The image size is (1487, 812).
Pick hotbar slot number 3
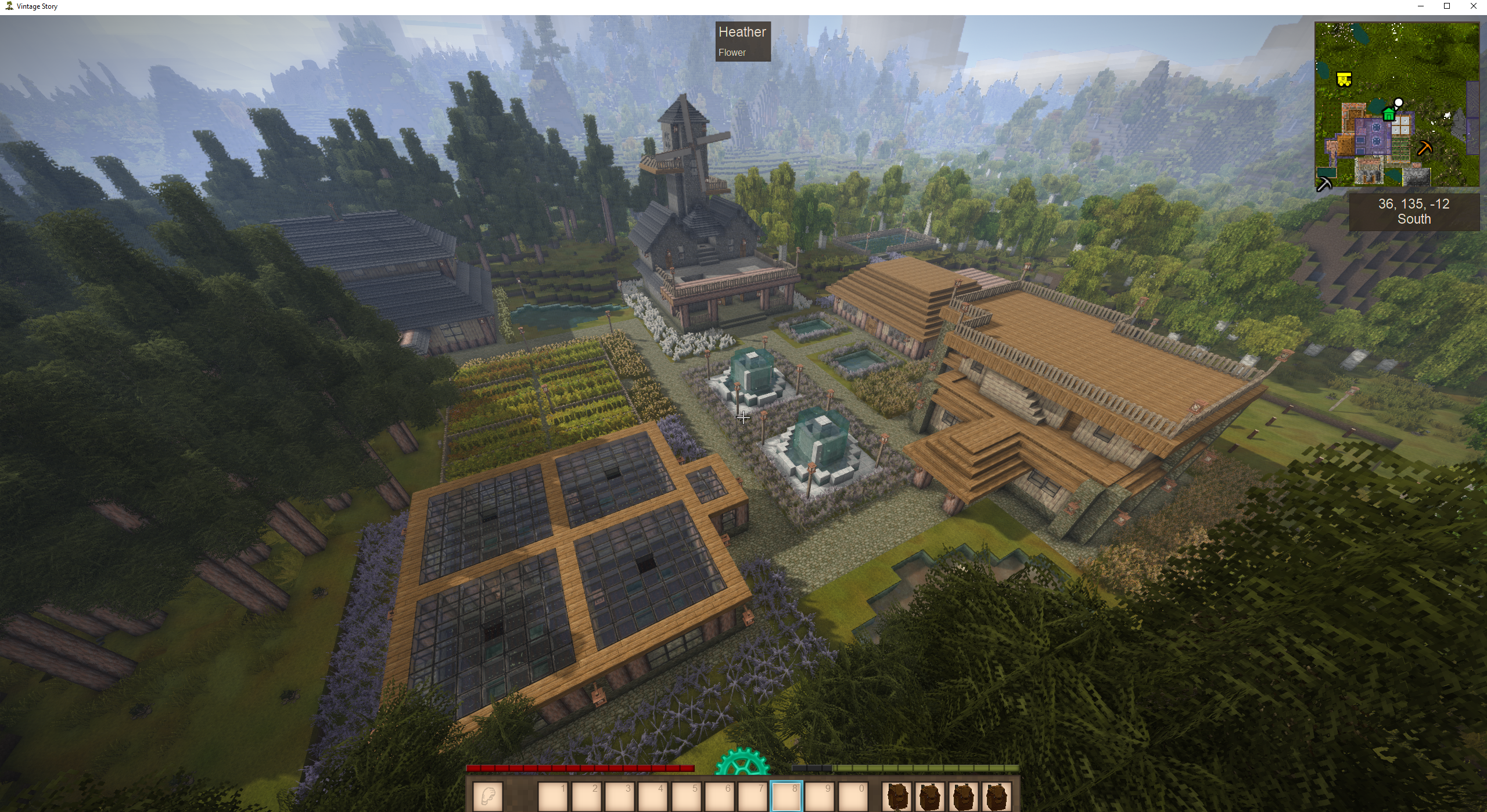pos(619,796)
